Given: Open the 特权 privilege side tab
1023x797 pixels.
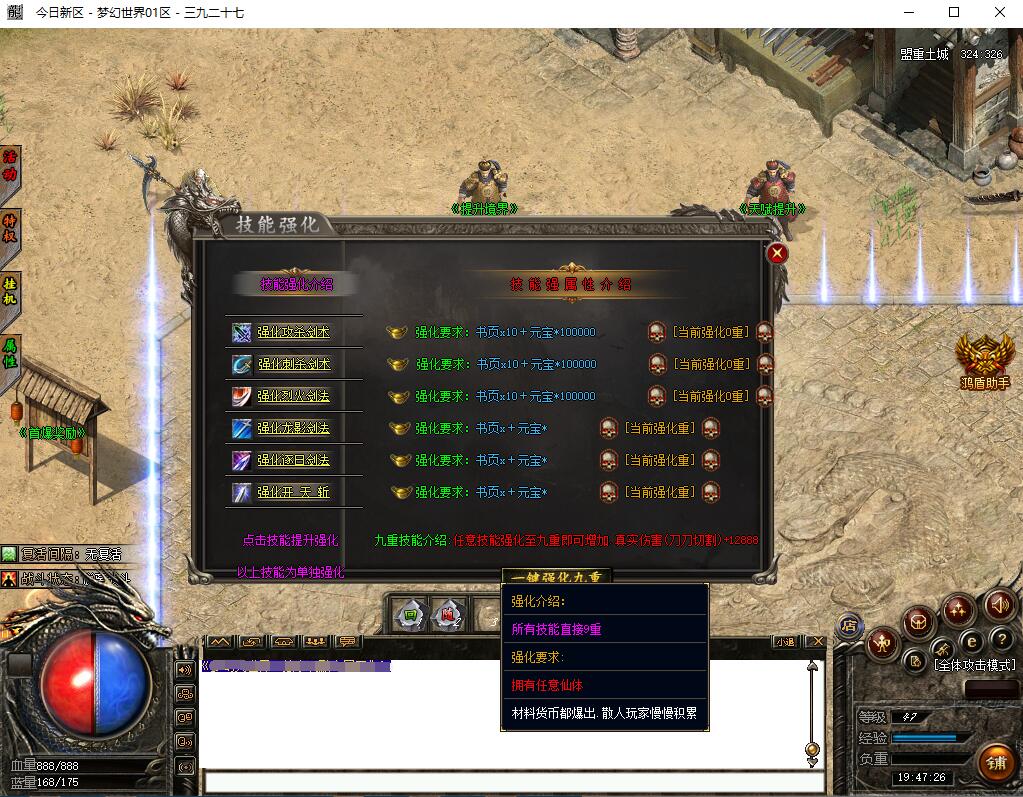Looking at the screenshot, I should 10,227.
